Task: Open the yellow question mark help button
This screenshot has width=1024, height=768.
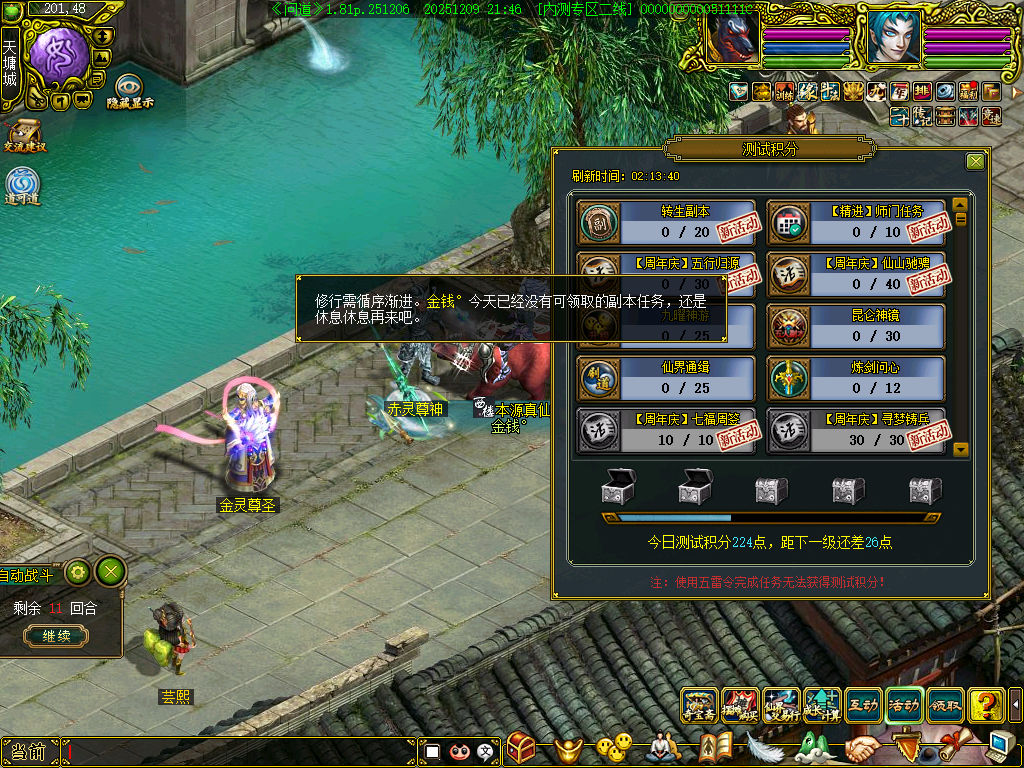Action: point(986,705)
